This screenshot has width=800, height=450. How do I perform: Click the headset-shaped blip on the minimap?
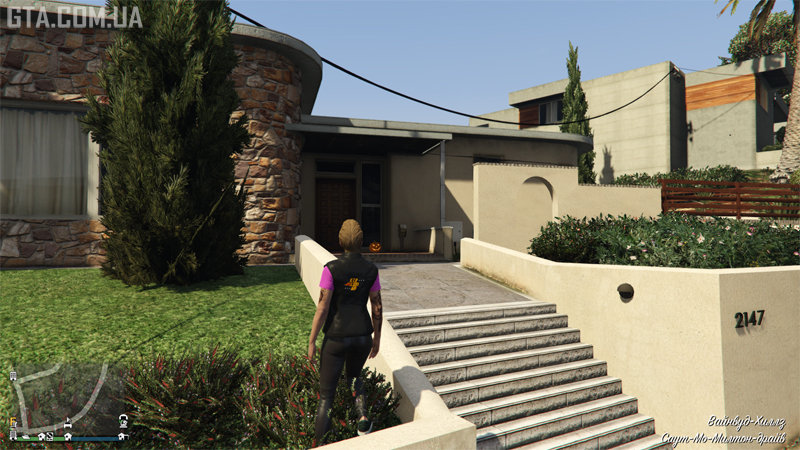(123, 420)
